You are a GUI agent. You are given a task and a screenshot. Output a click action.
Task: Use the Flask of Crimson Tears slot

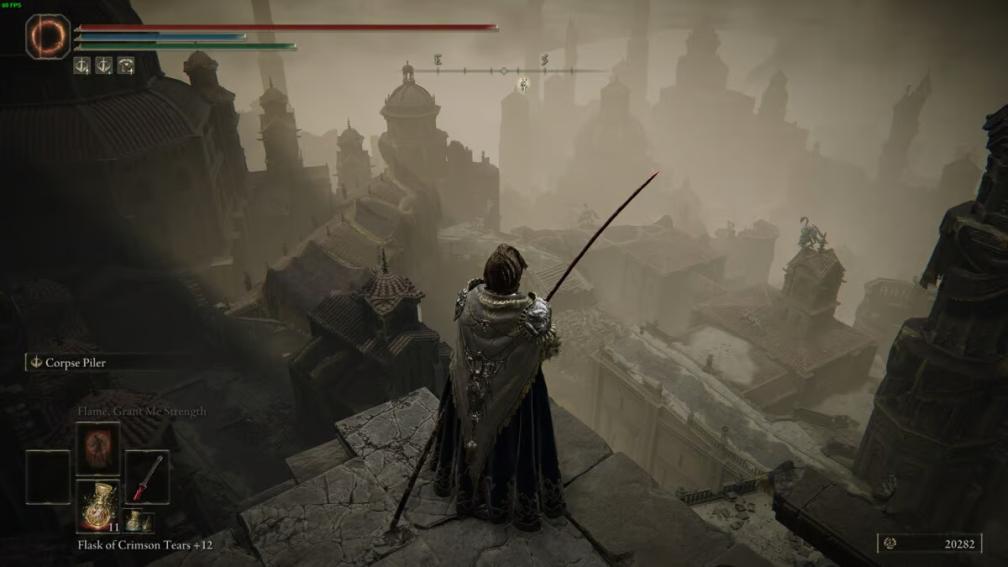(98, 506)
